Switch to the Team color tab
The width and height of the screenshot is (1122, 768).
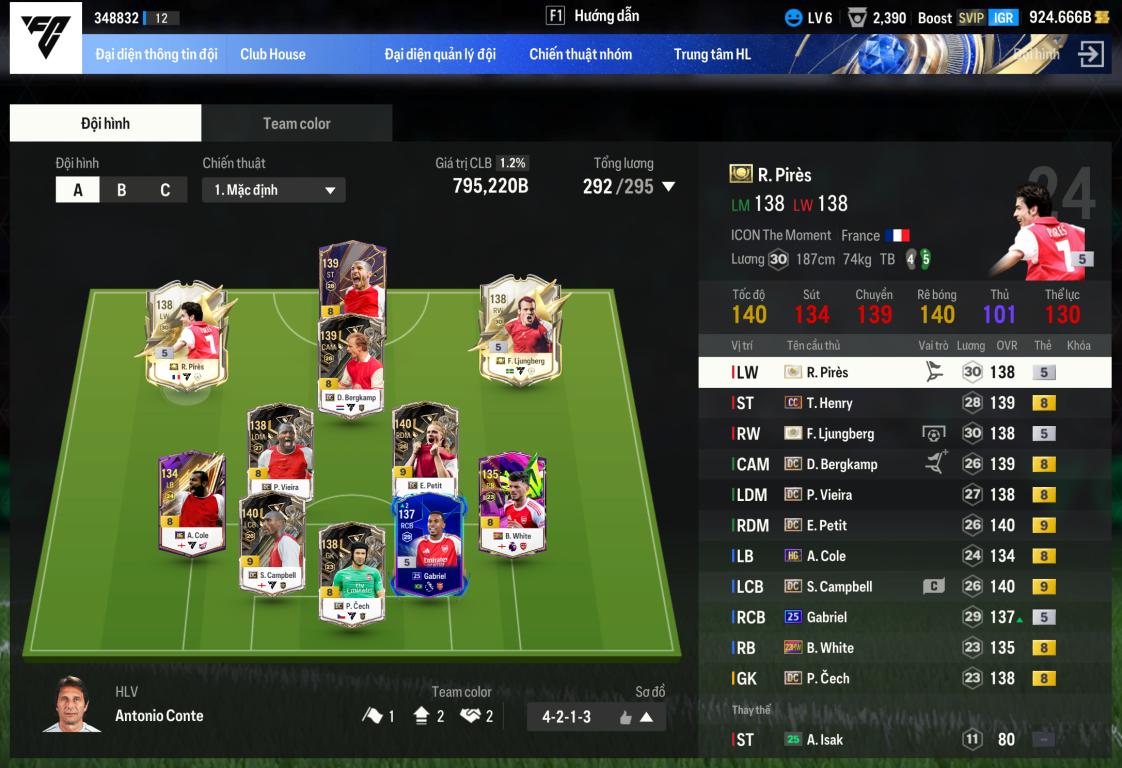pos(296,123)
